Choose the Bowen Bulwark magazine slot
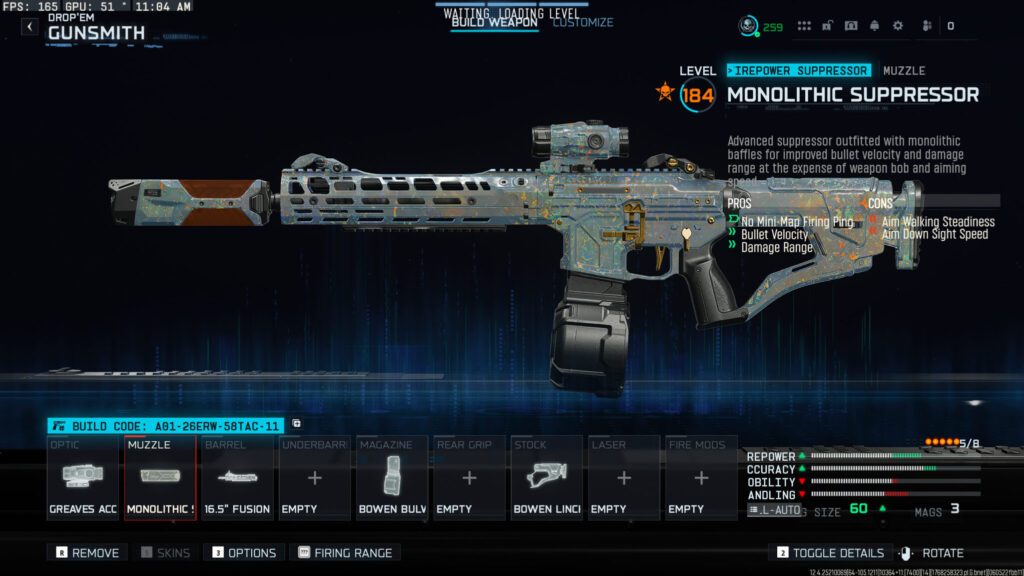This screenshot has width=1024, height=576. tap(391, 478)
